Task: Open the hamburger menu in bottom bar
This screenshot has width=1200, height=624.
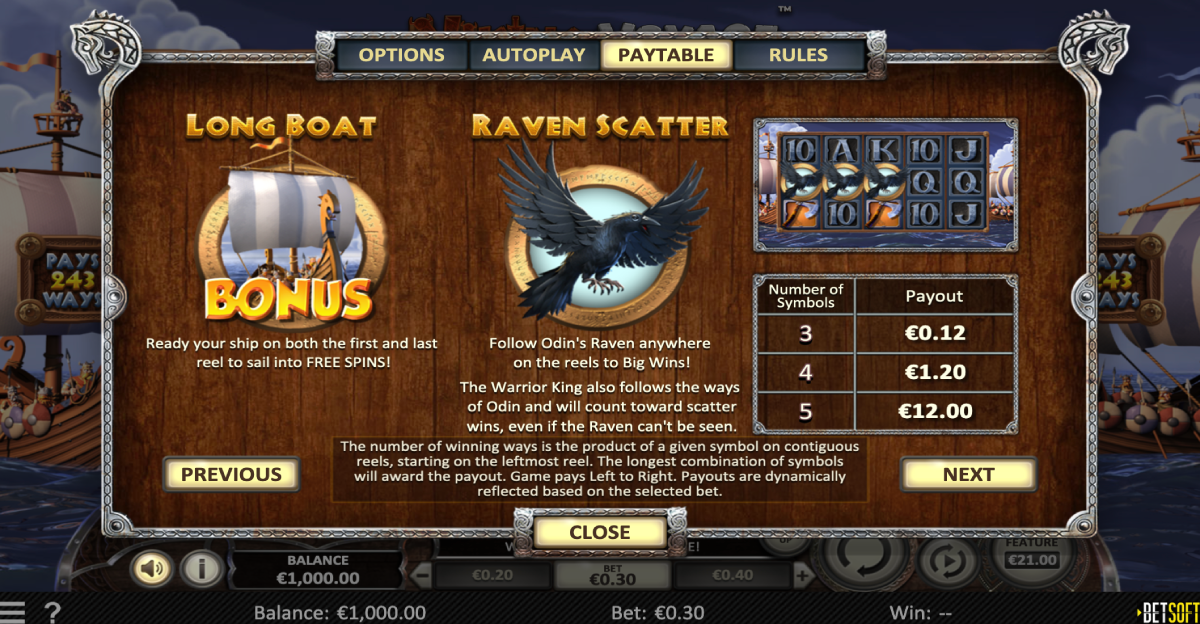Action: point(13,612)
